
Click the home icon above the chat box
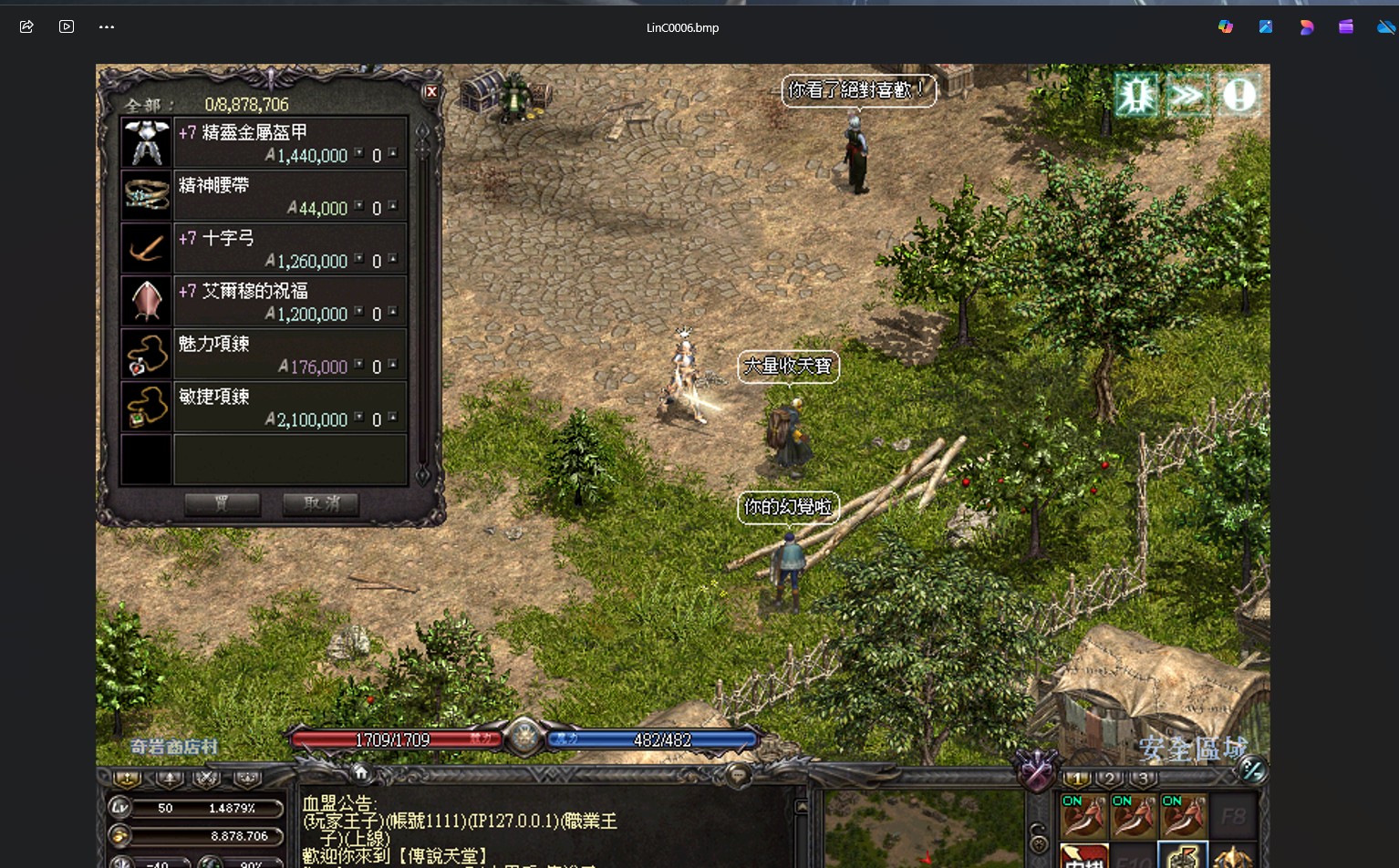(361, 773)
